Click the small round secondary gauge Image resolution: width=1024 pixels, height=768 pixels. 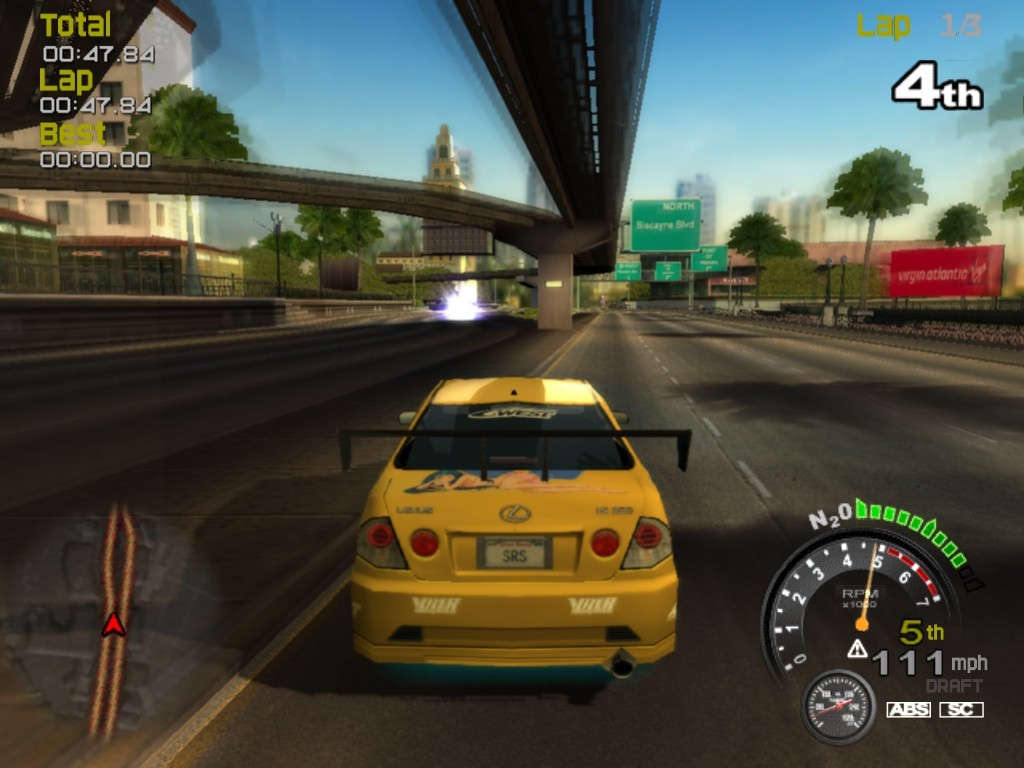point(839,706)
